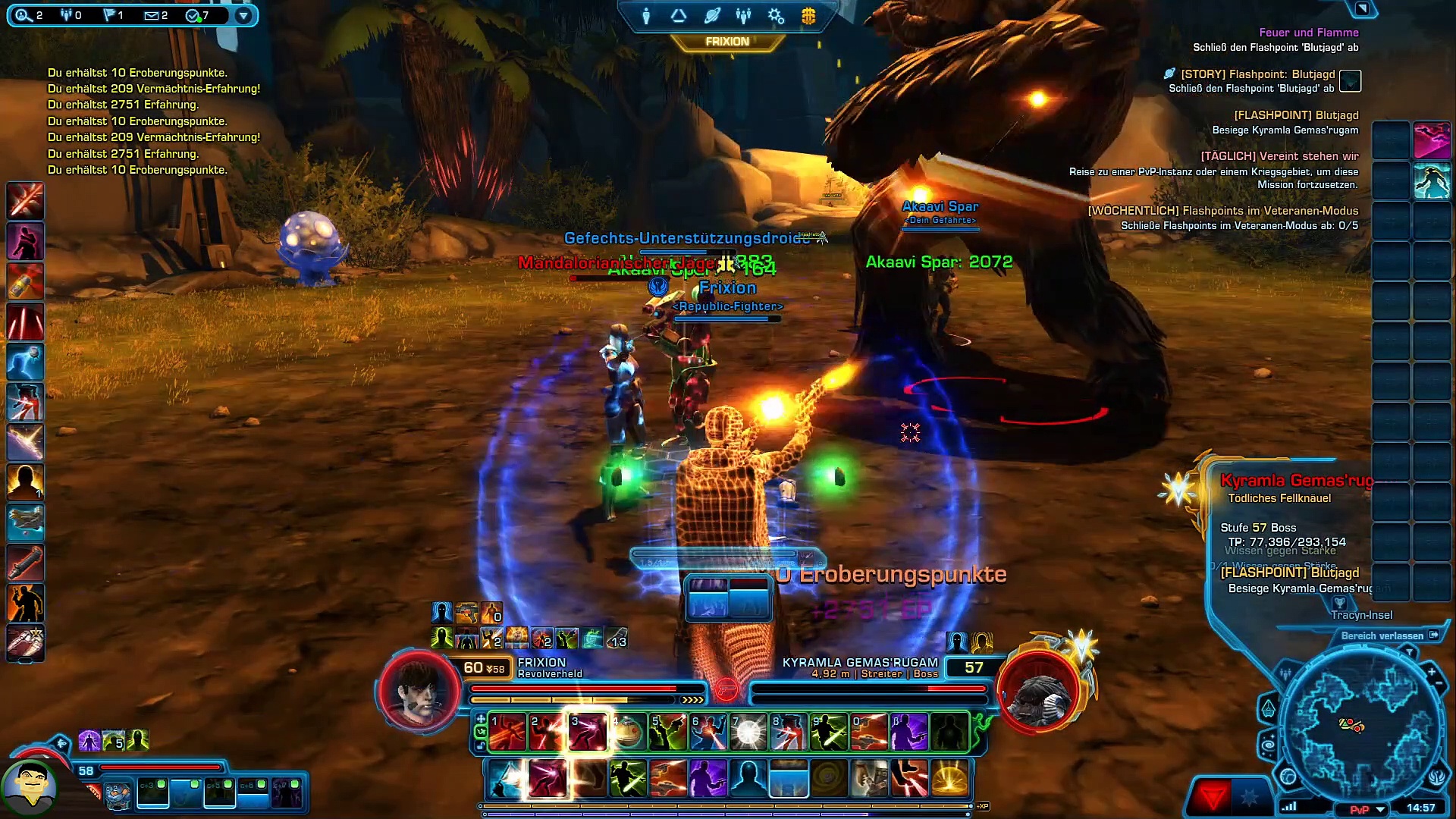Activate the ability in hotbar slot 1

(508, 733)
